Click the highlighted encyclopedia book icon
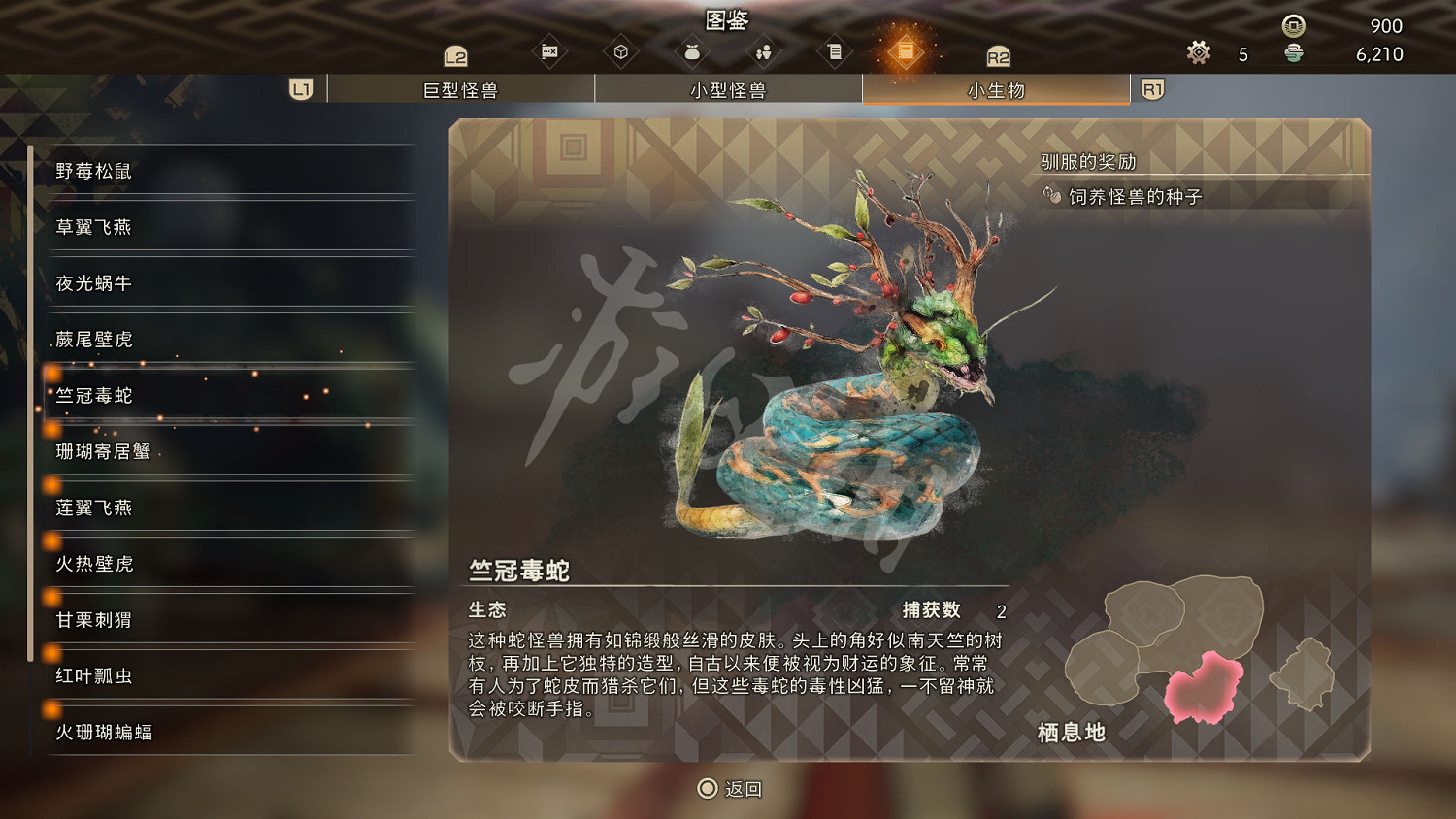 [906, 50]
